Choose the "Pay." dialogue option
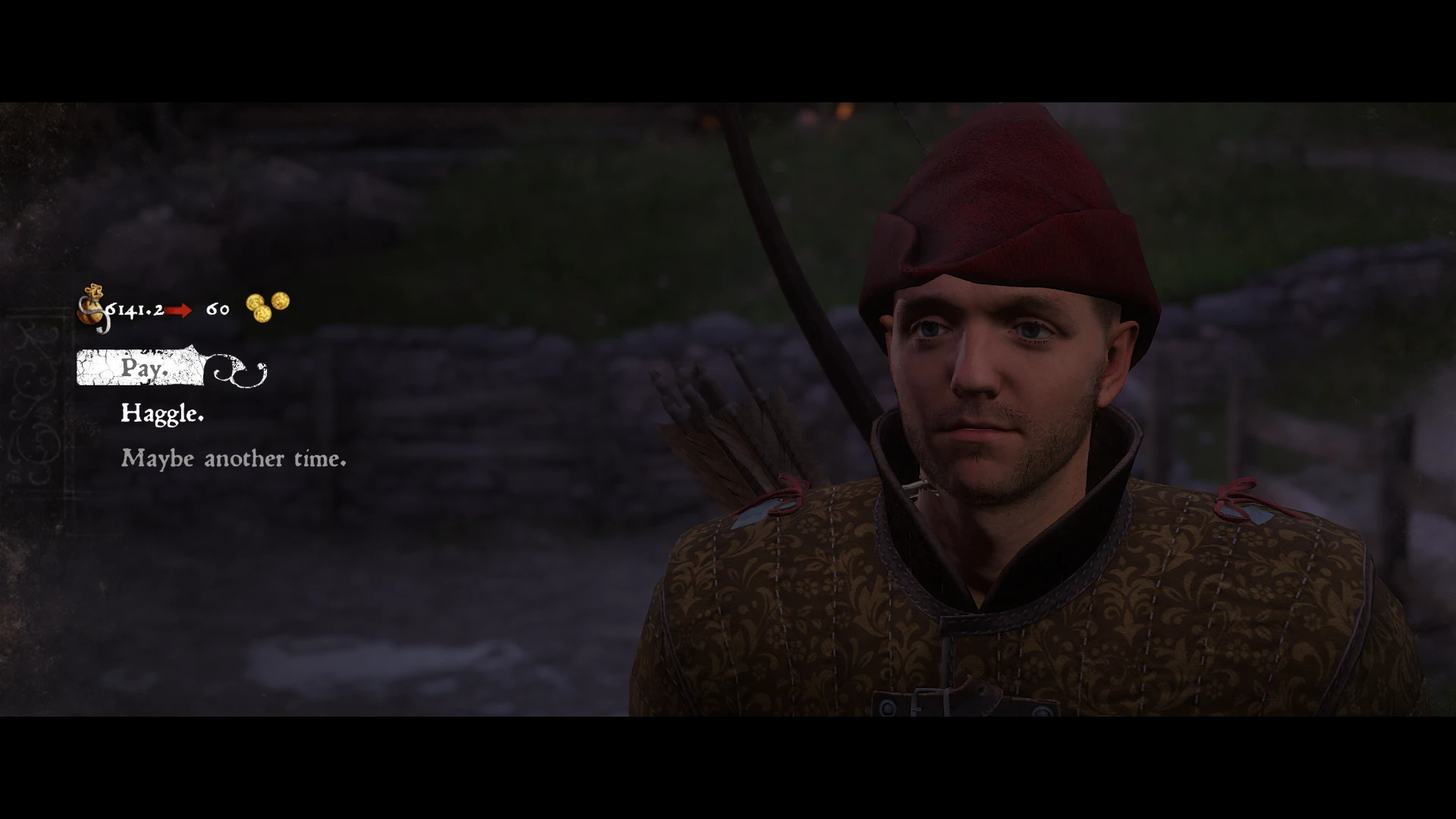 point(143,369)
